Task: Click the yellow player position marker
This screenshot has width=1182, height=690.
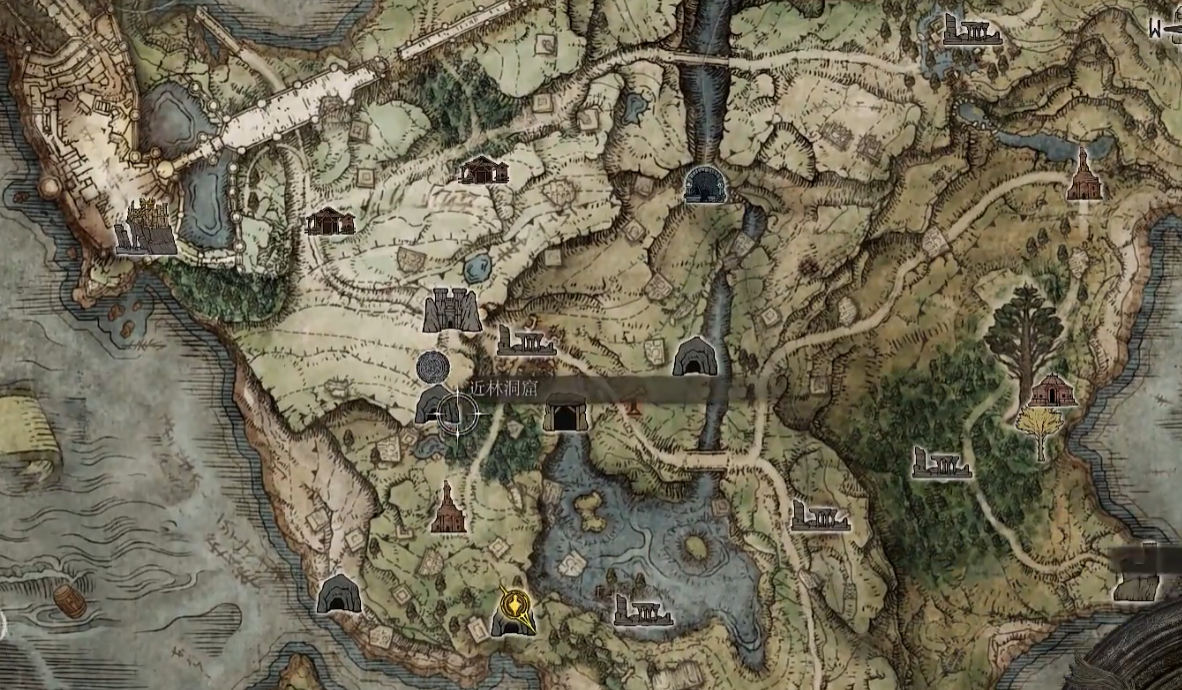Action: point(514,604)
